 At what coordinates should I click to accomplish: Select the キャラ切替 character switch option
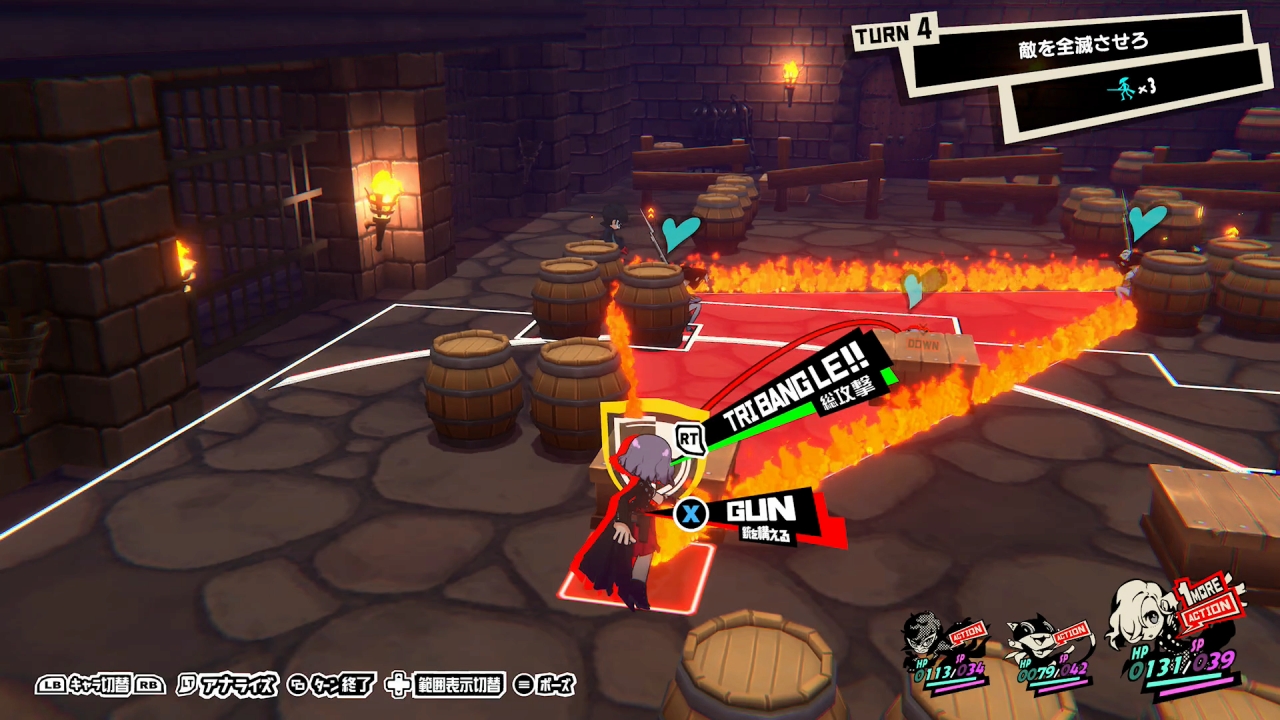tap(101, 685)
